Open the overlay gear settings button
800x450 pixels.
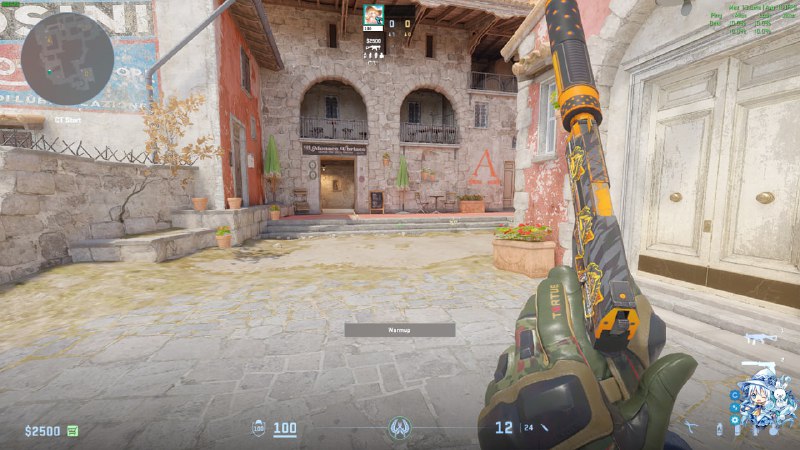736,420
